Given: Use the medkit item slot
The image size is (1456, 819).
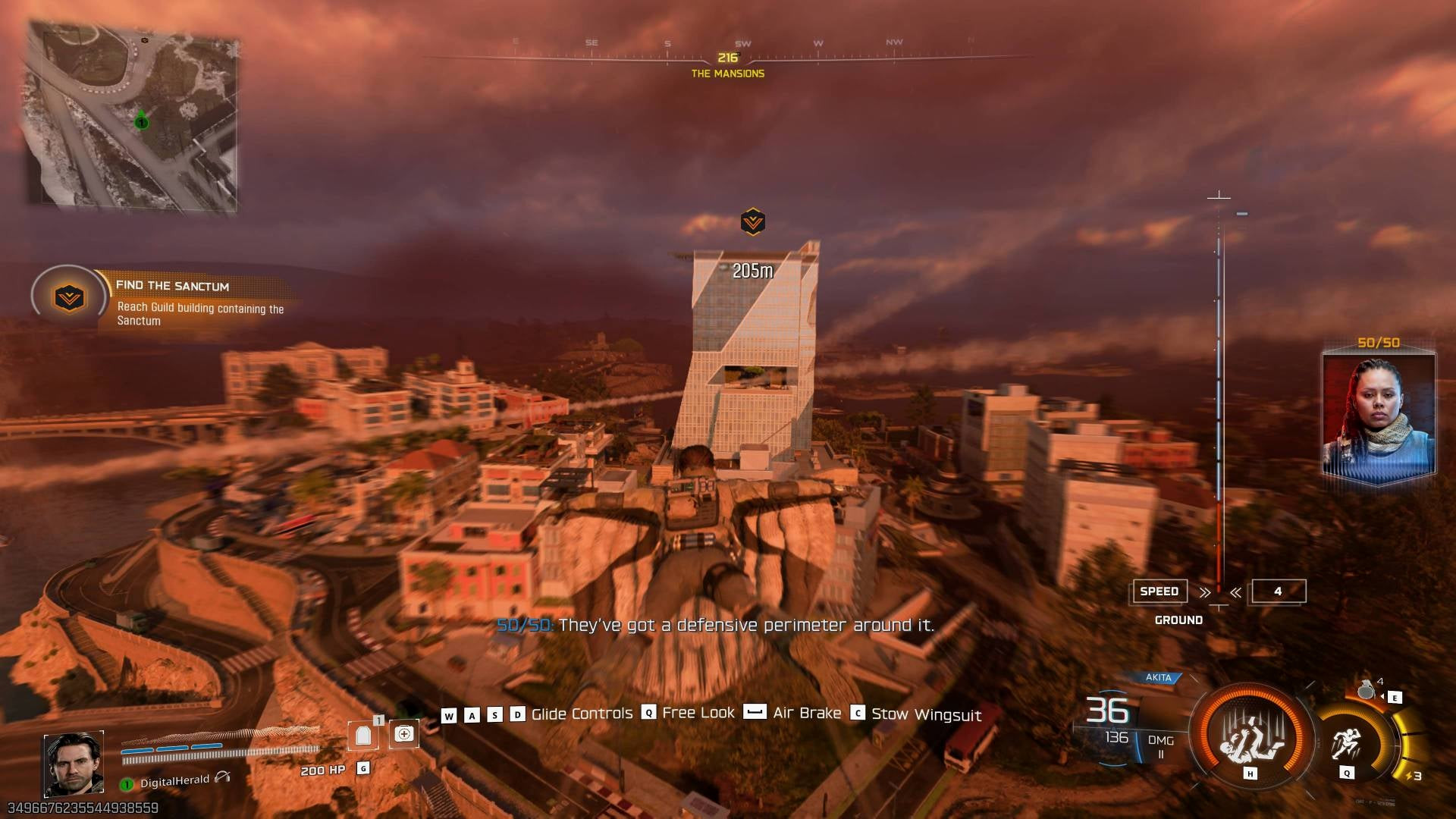Looking at the screenshot, I should coord(404,734).
